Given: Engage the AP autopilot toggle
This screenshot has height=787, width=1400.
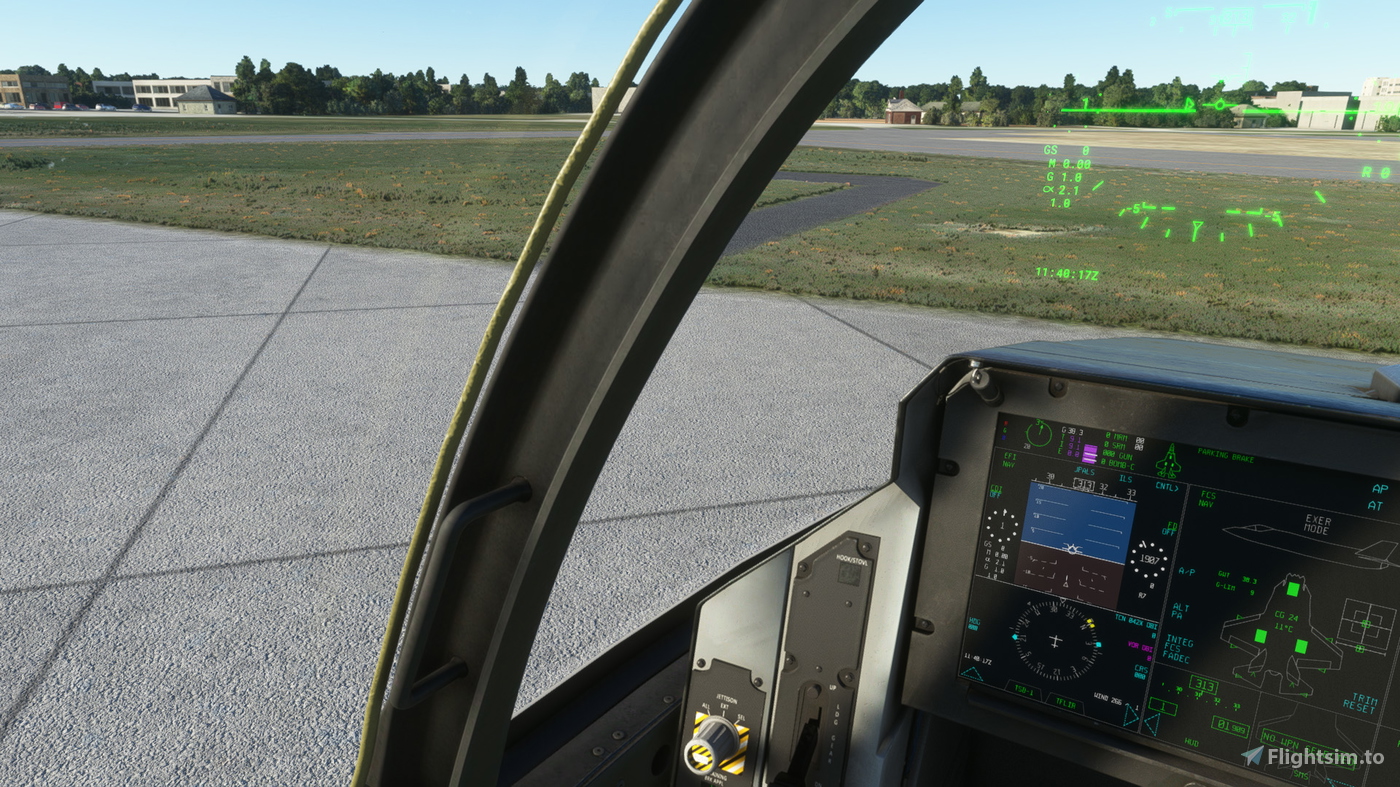Looking at the screenshot, I should [1379, 488].
